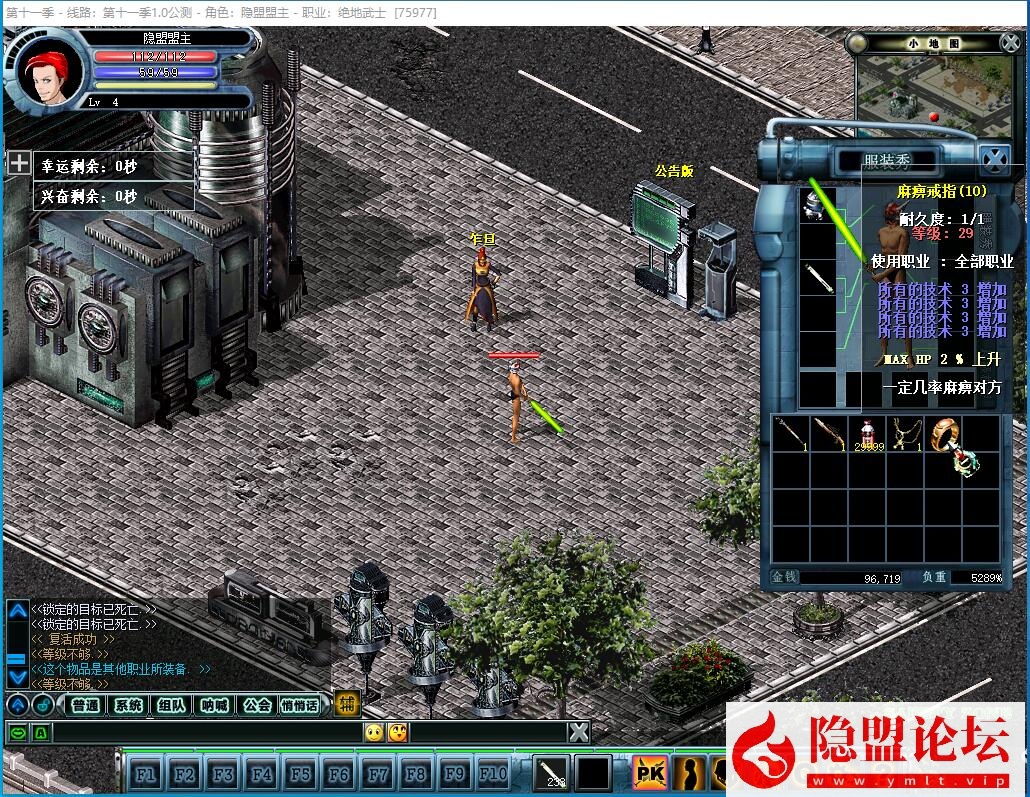Open the smiley face emoticon picker
Viewport: 1030px width, 797px height.
click(374, 733)
